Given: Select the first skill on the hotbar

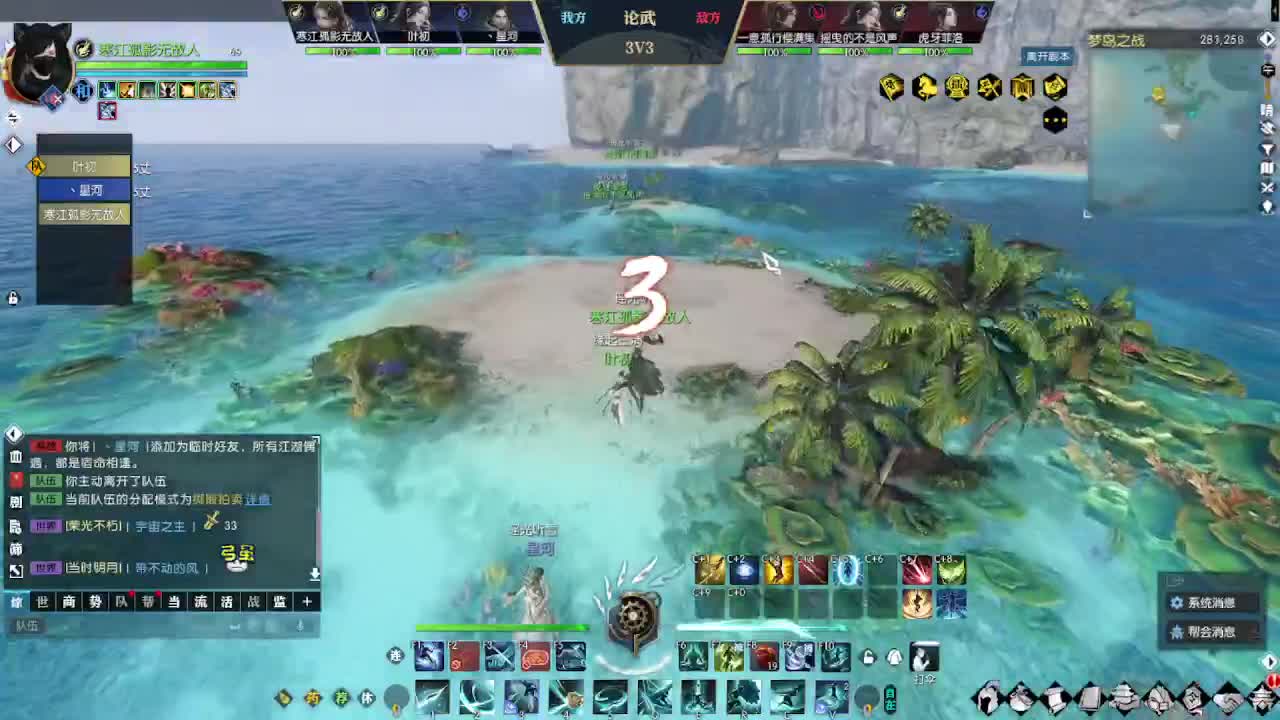Looking at the screenshot, I should [x=428, y=657].
